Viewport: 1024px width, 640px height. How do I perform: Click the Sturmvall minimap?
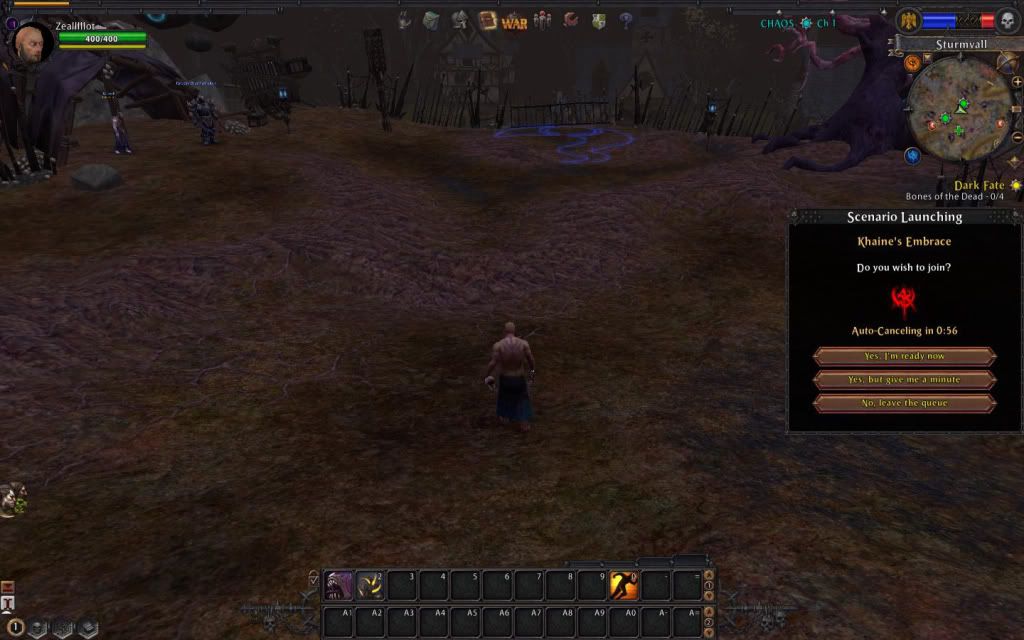click(x=958, y=110)
